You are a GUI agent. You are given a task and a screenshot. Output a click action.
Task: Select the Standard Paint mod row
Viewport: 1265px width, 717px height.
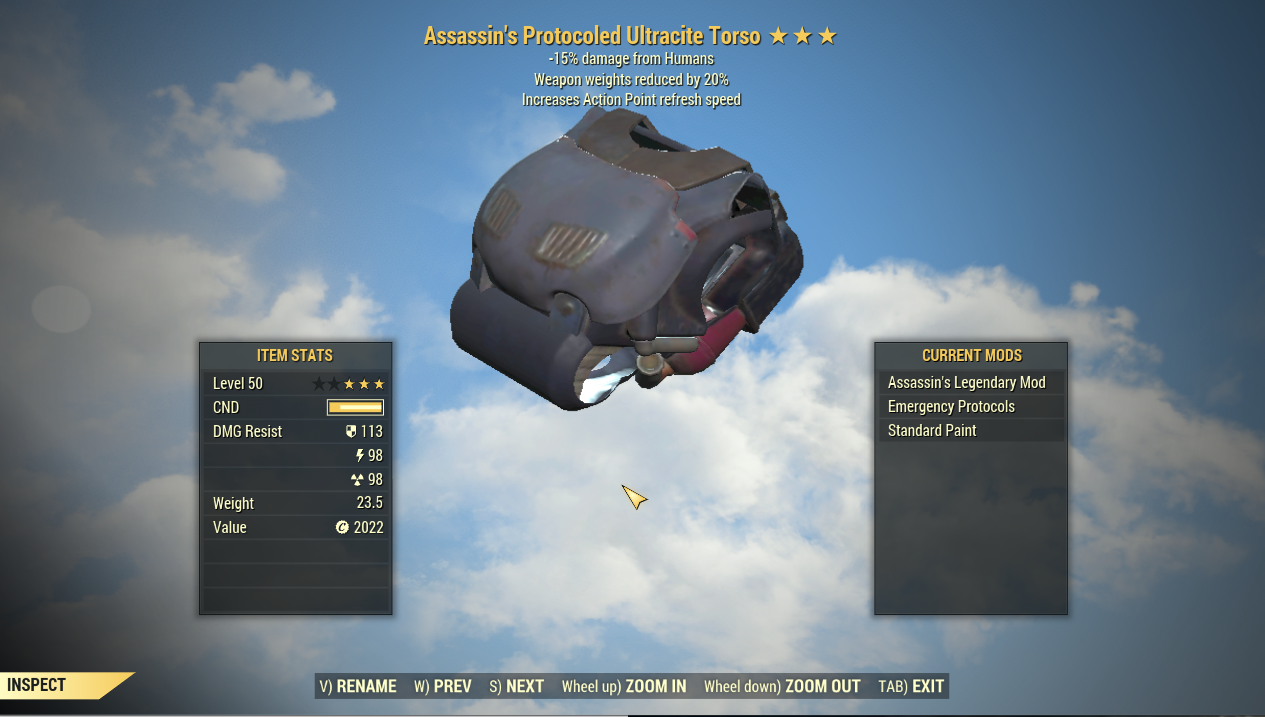(933, 431)
